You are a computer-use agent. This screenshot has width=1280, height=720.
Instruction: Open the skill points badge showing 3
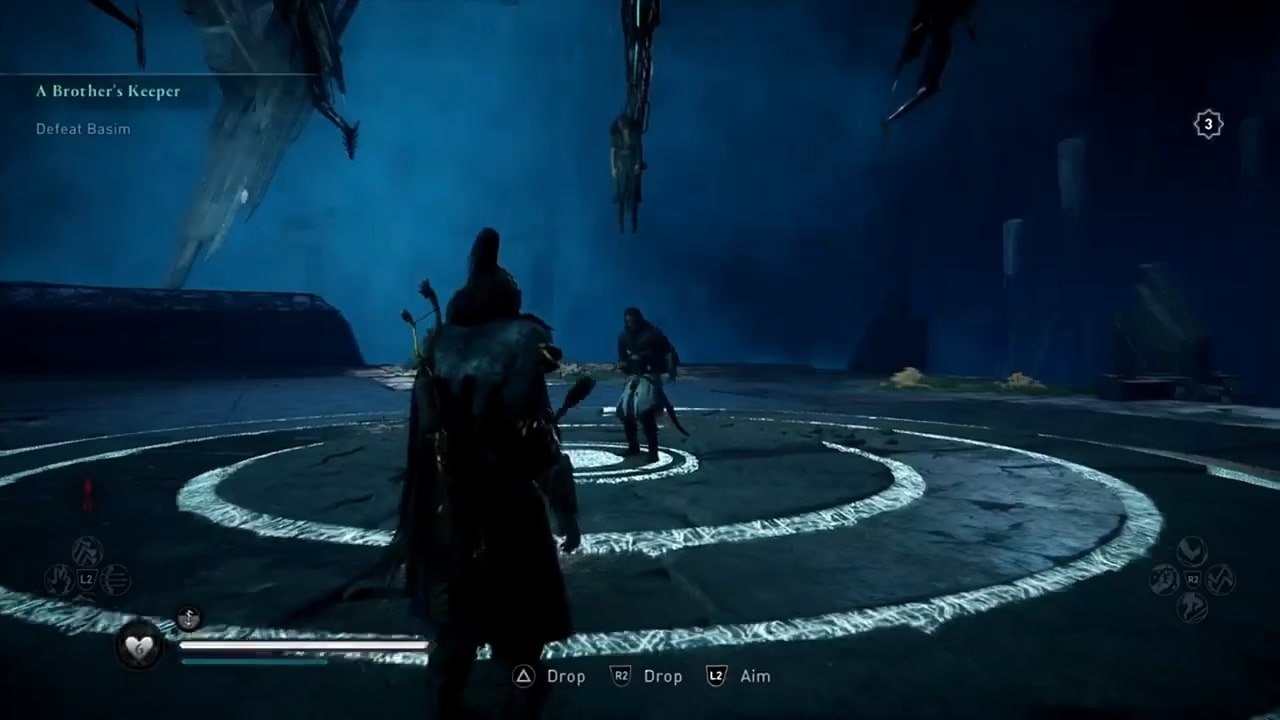(1208, 124)
